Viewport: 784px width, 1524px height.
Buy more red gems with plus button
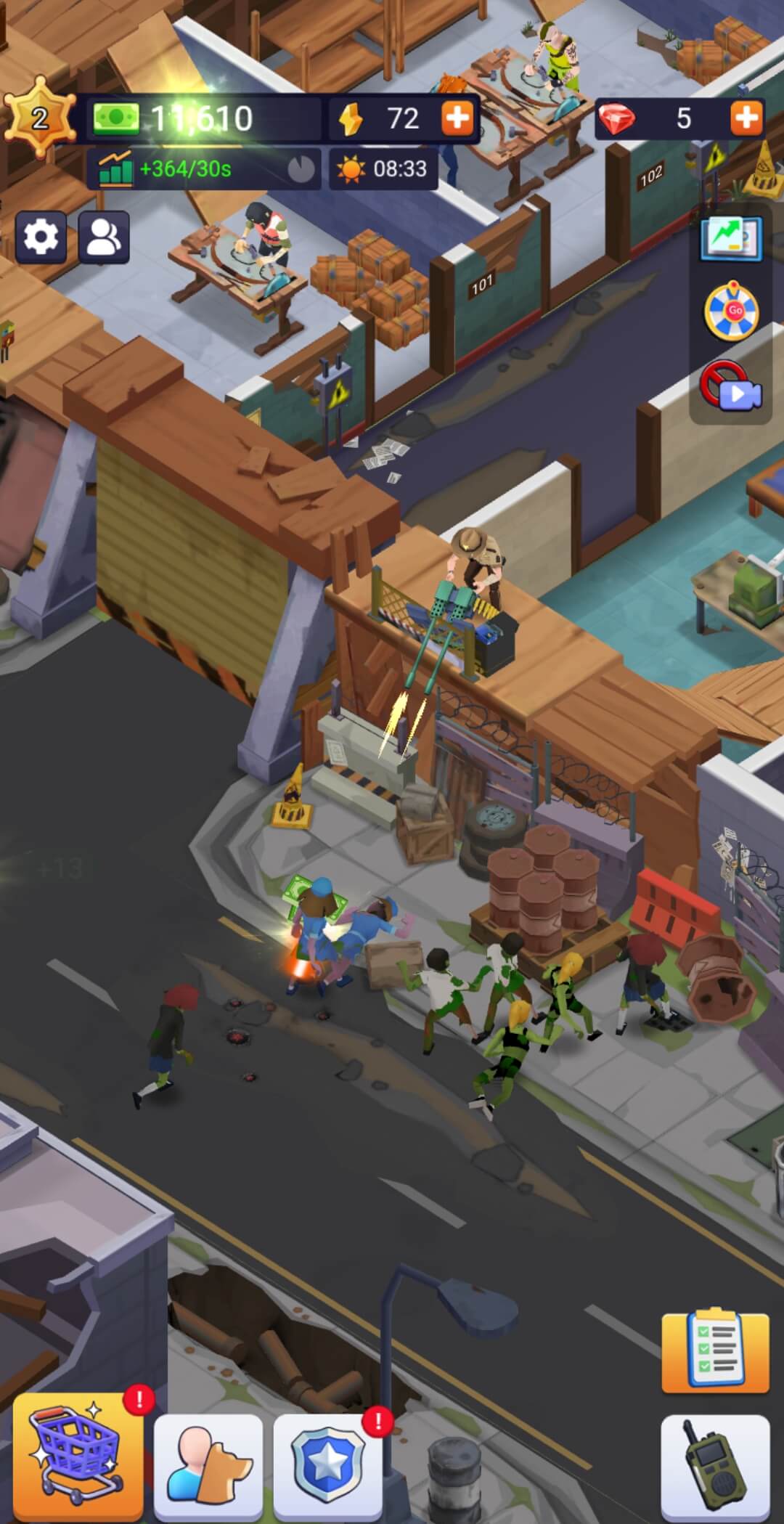[746, 118]
